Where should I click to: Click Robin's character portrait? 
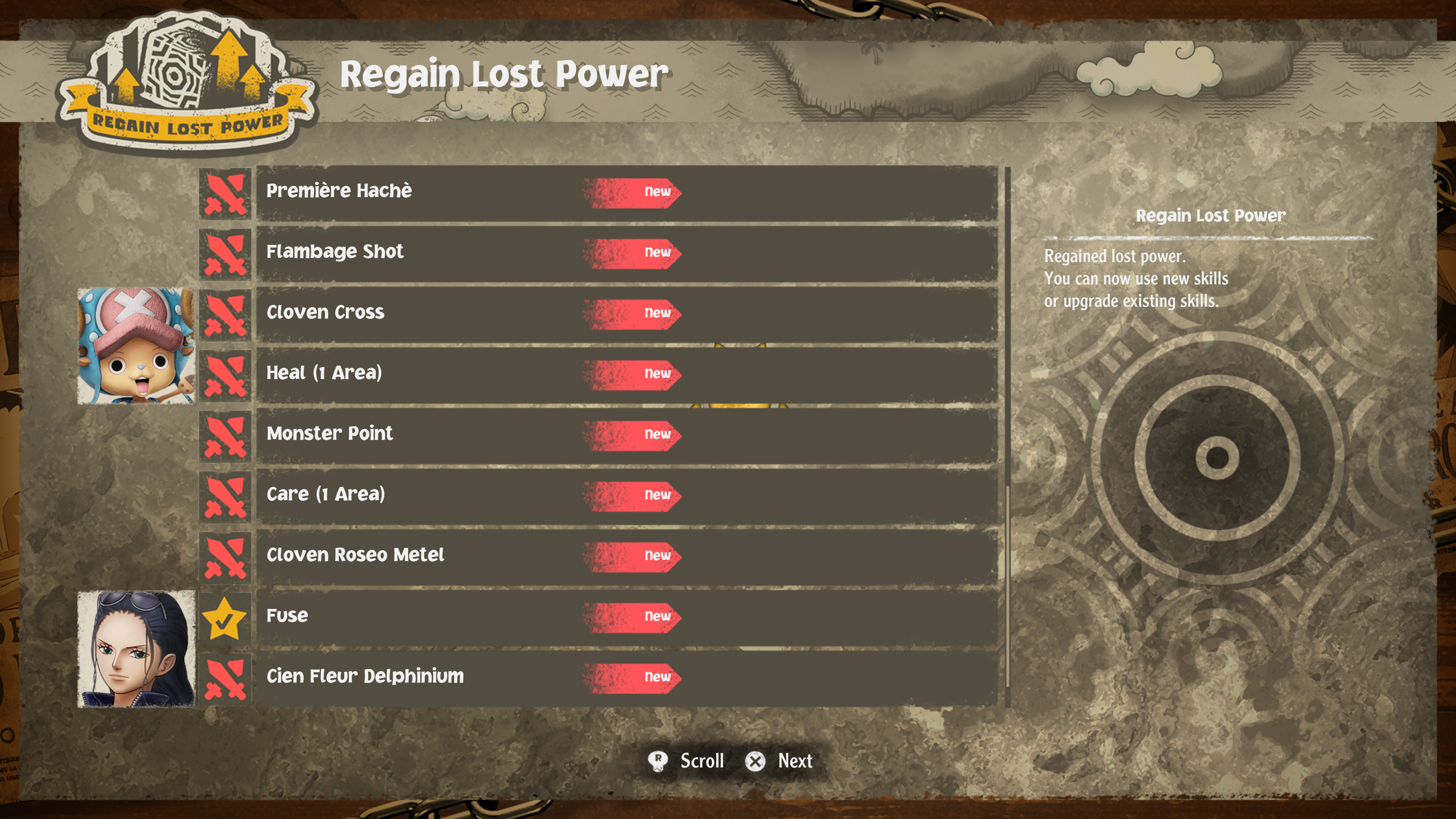point(136,649)
